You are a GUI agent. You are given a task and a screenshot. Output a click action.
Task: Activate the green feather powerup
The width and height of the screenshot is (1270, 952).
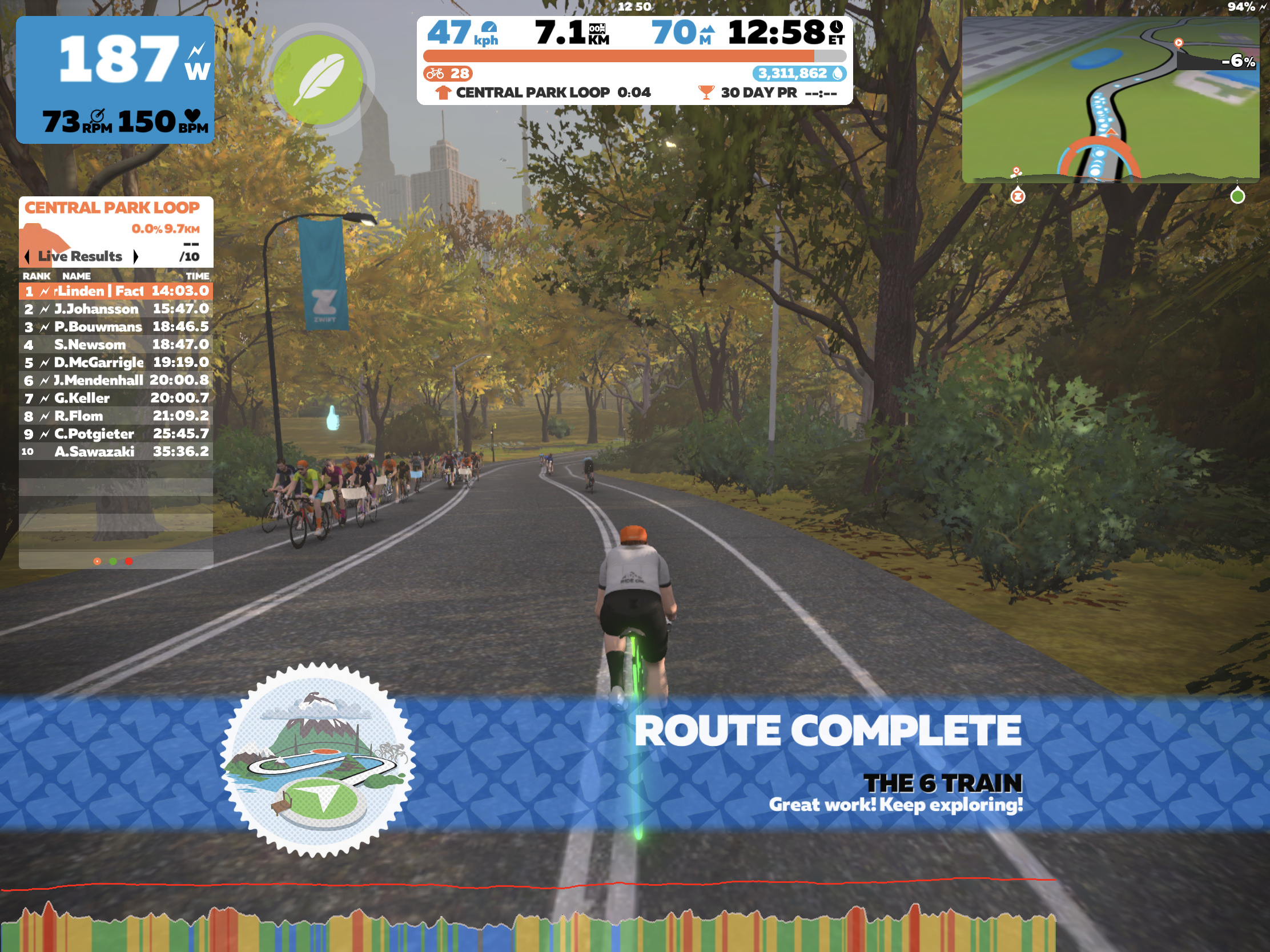click(317, 79)
